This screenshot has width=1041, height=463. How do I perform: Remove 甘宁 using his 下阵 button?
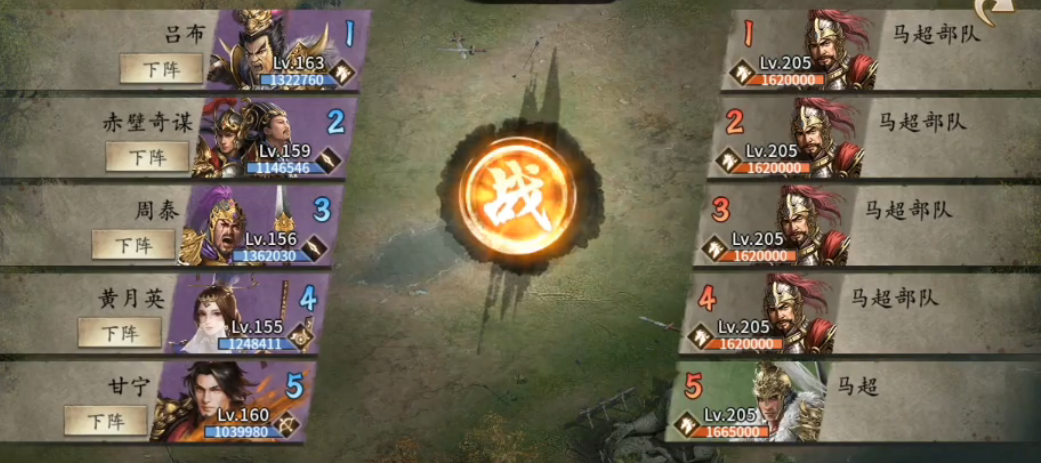(105, 420)
